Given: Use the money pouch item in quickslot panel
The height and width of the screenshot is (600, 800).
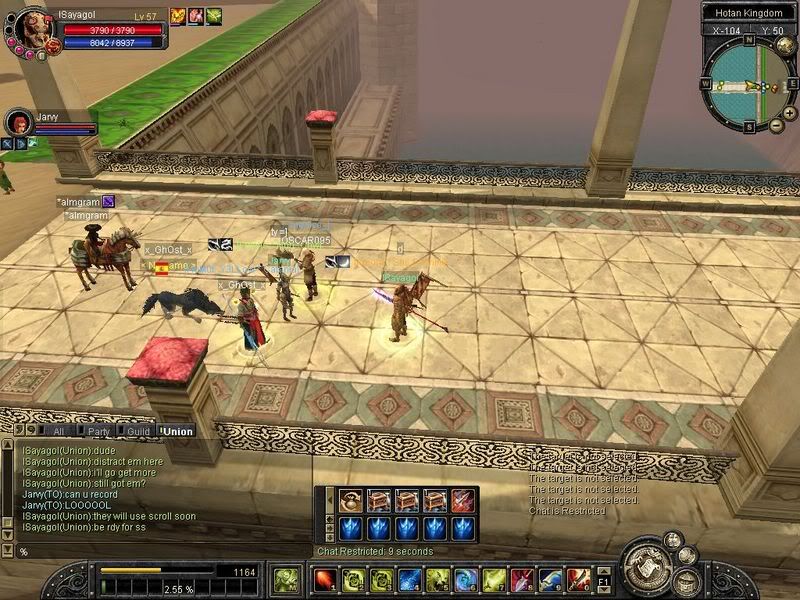Looking at the screenshot, I should [x=351, y=500].
